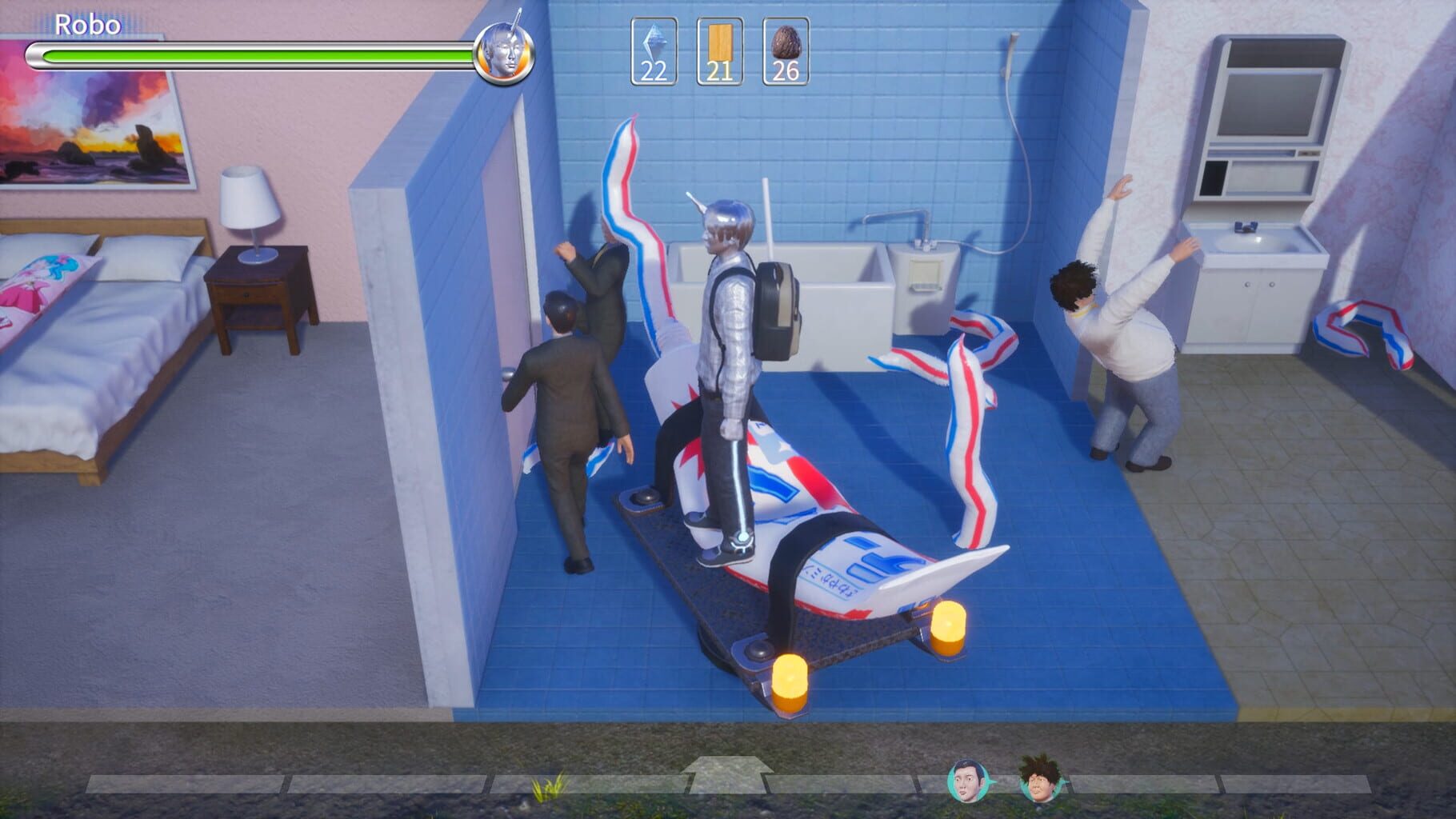
Task: Tap the gem icon in the first item slot
Action: click(x=653, y=46)
